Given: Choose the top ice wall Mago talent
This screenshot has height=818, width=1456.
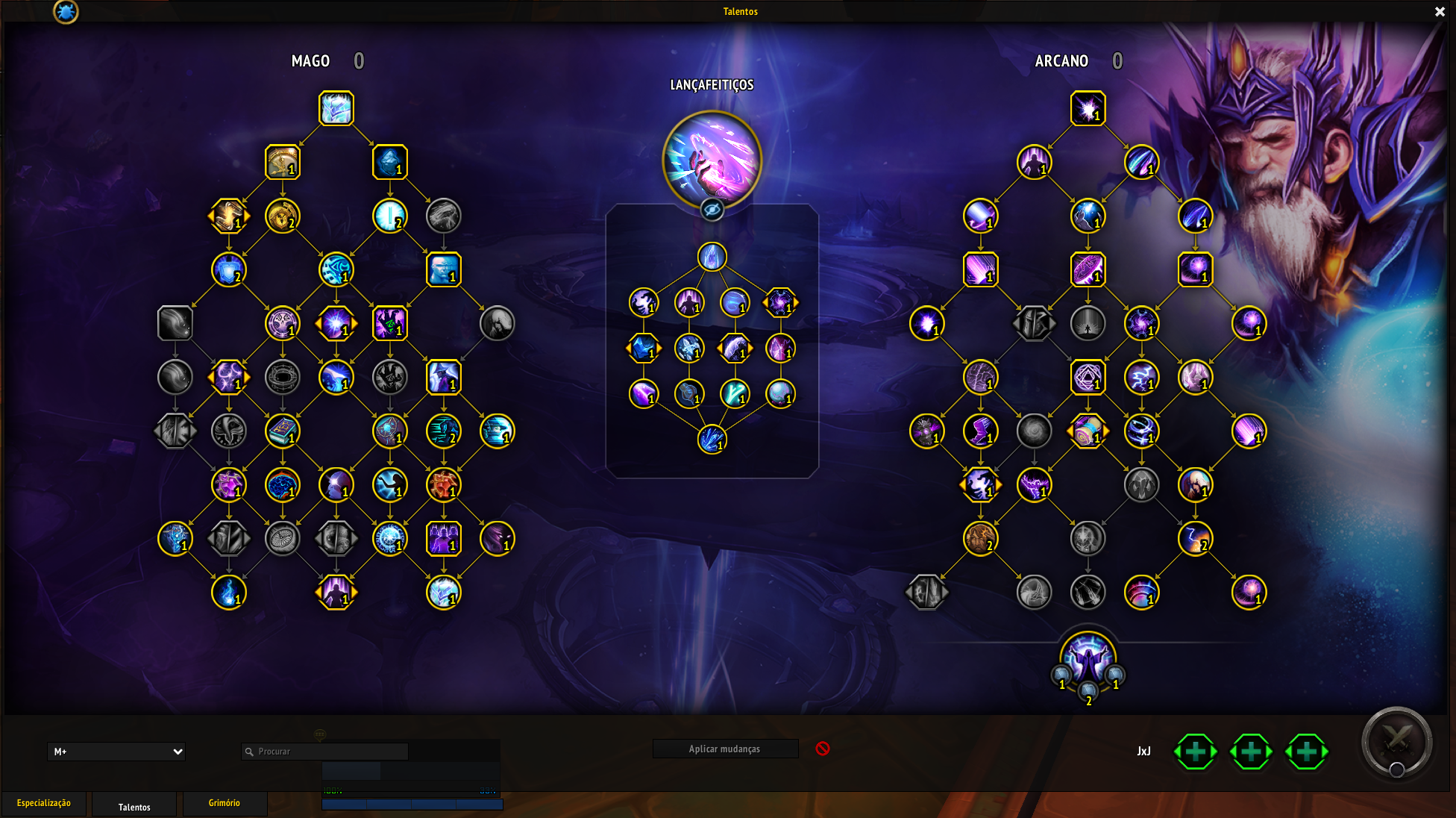Looking at the screenshot, I should (x=336, y=108).
